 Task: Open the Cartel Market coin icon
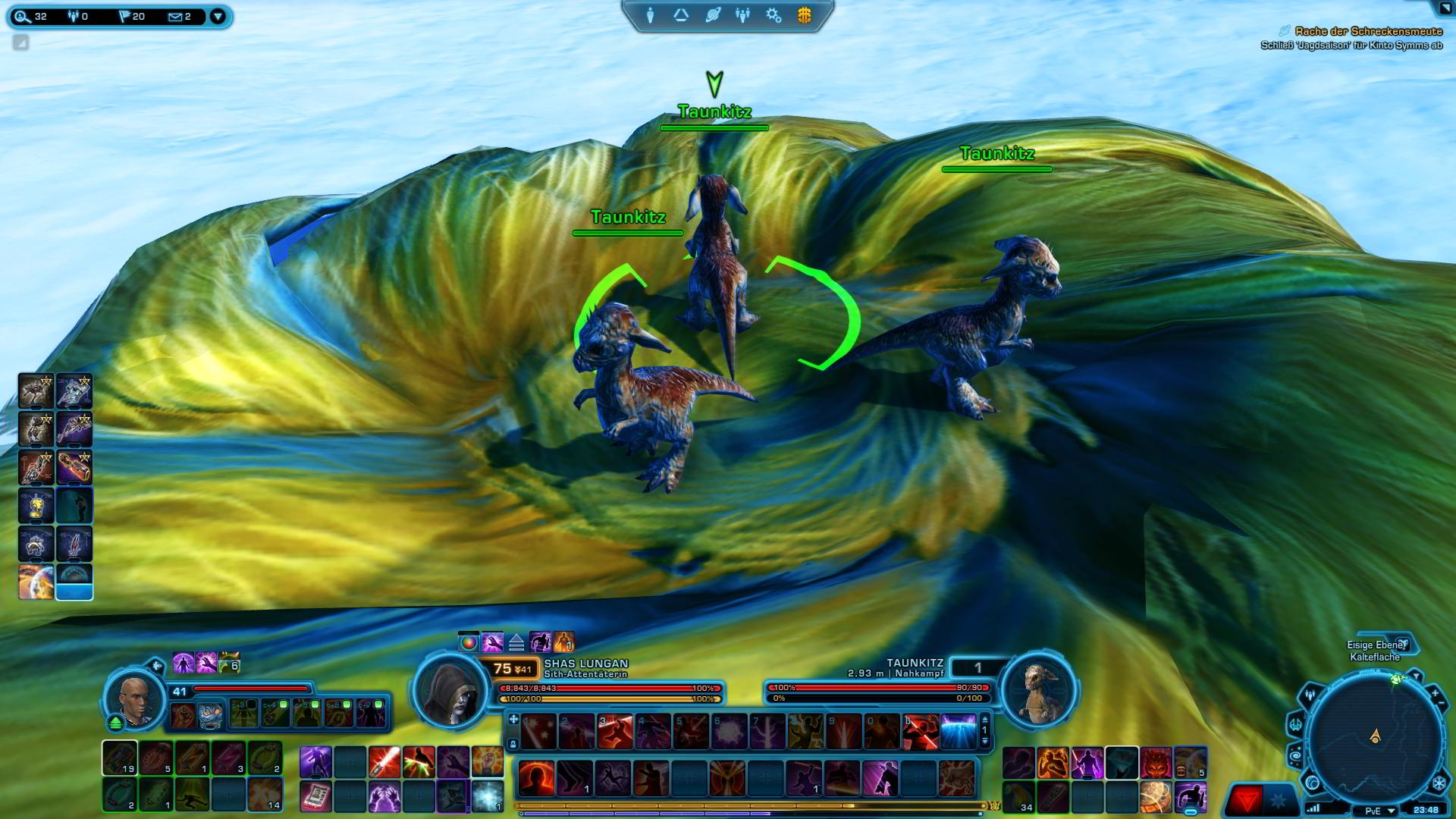coord(803,13)
